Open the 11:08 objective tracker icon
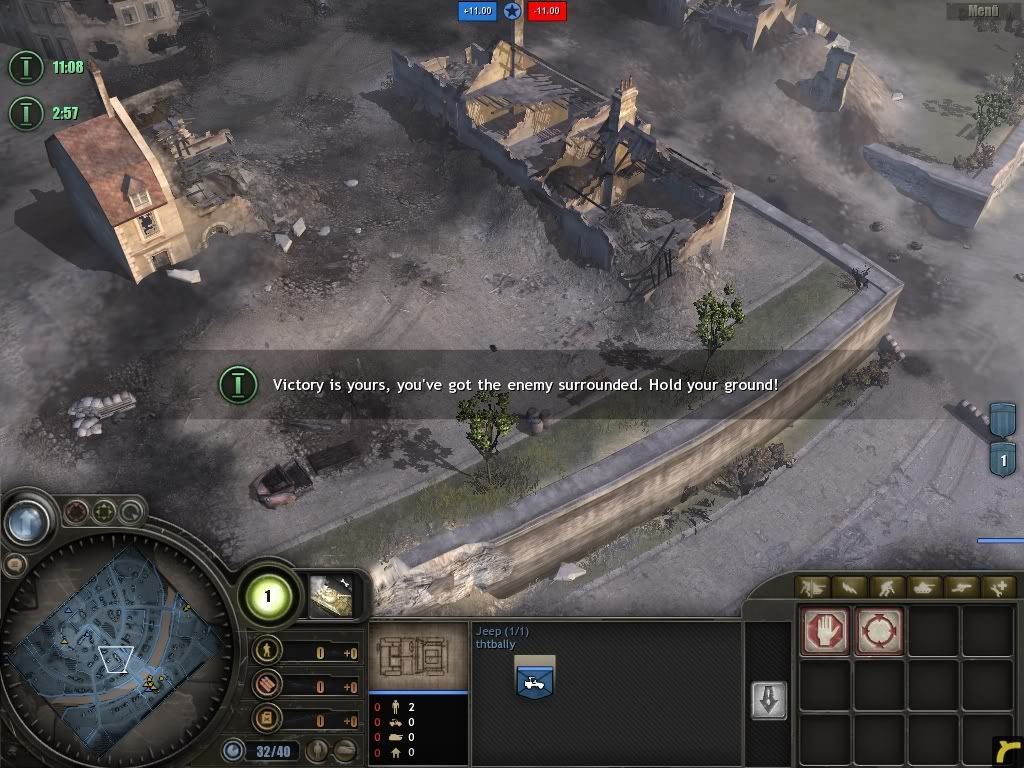Viewport: 1024px width, 768px height. tap(25, 67)
